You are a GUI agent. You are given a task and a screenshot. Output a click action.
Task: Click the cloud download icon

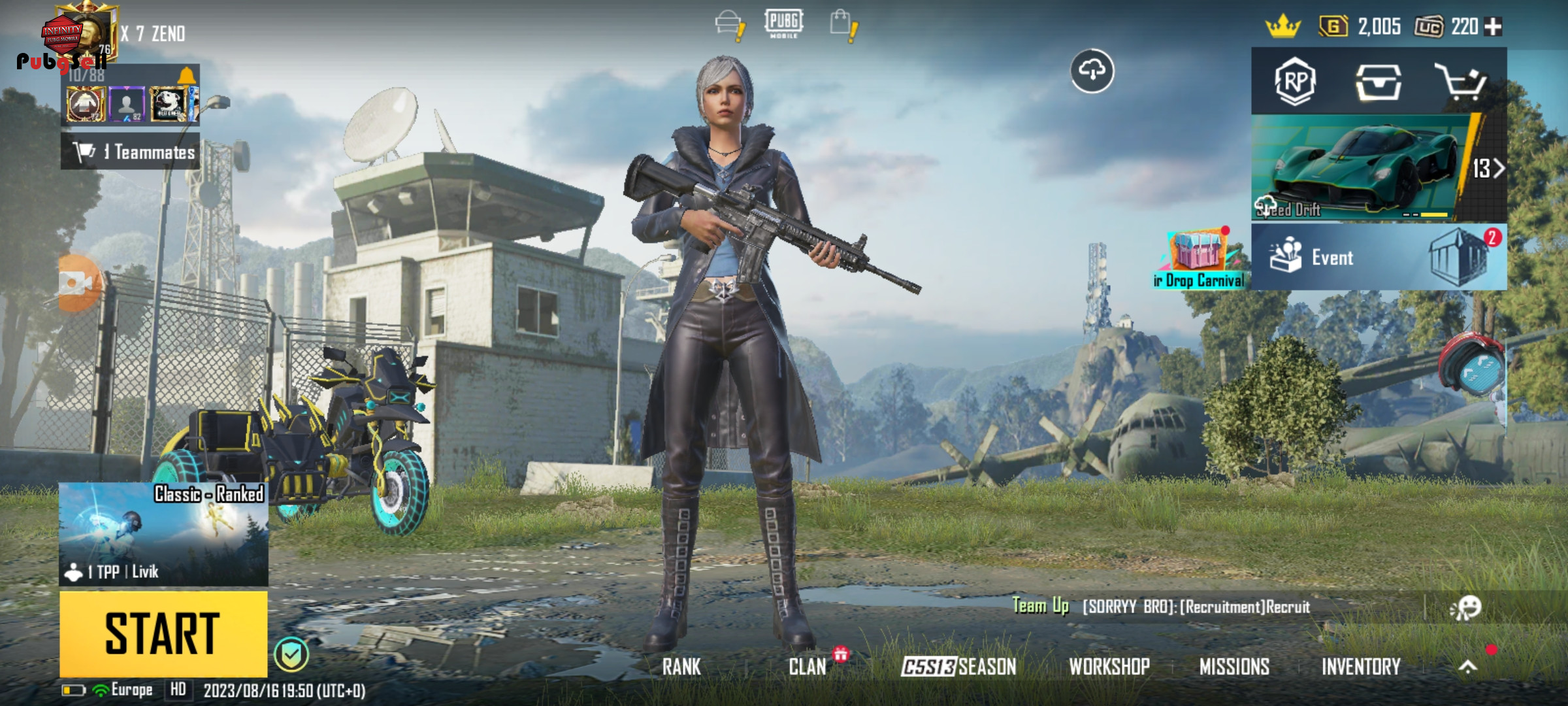[1092, 71]
